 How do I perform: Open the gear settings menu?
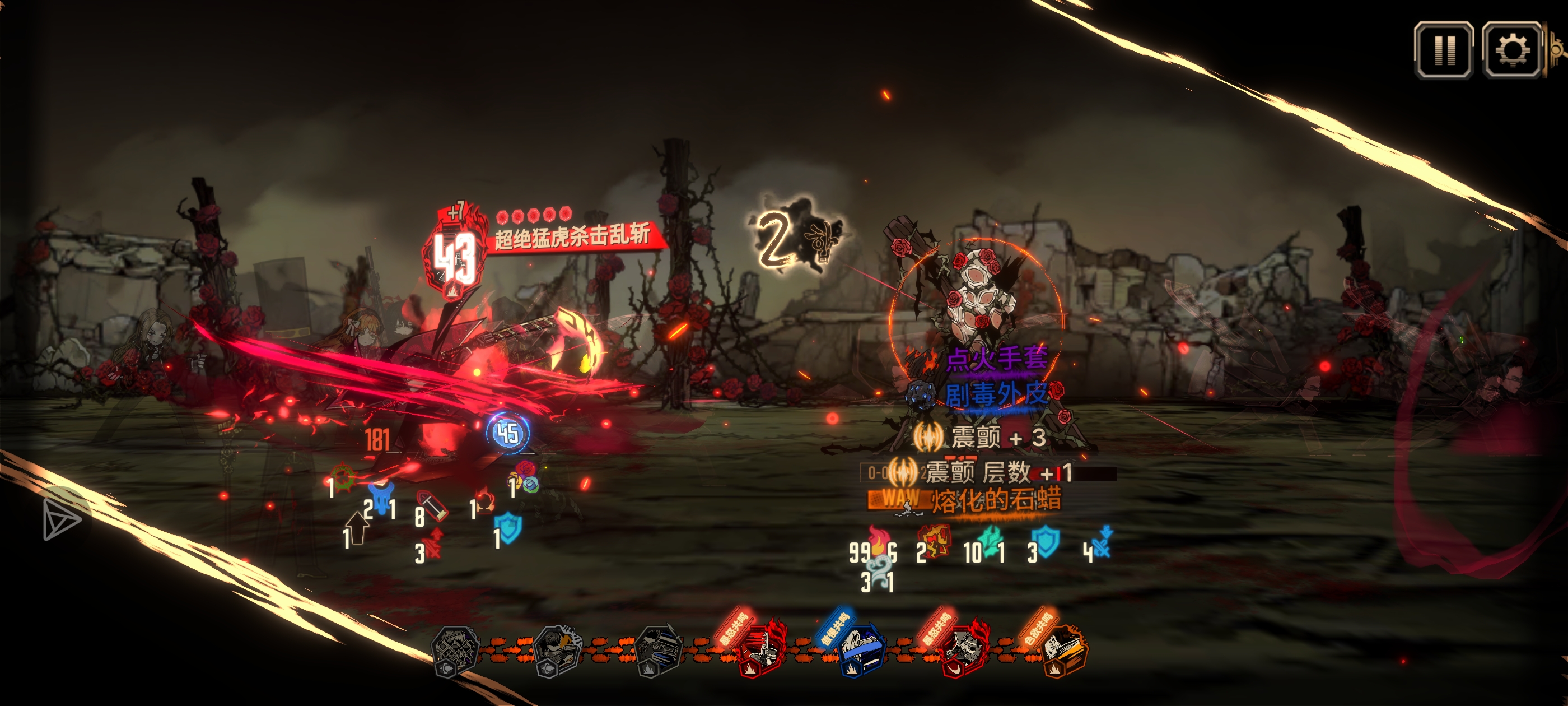coord(1511,50)
